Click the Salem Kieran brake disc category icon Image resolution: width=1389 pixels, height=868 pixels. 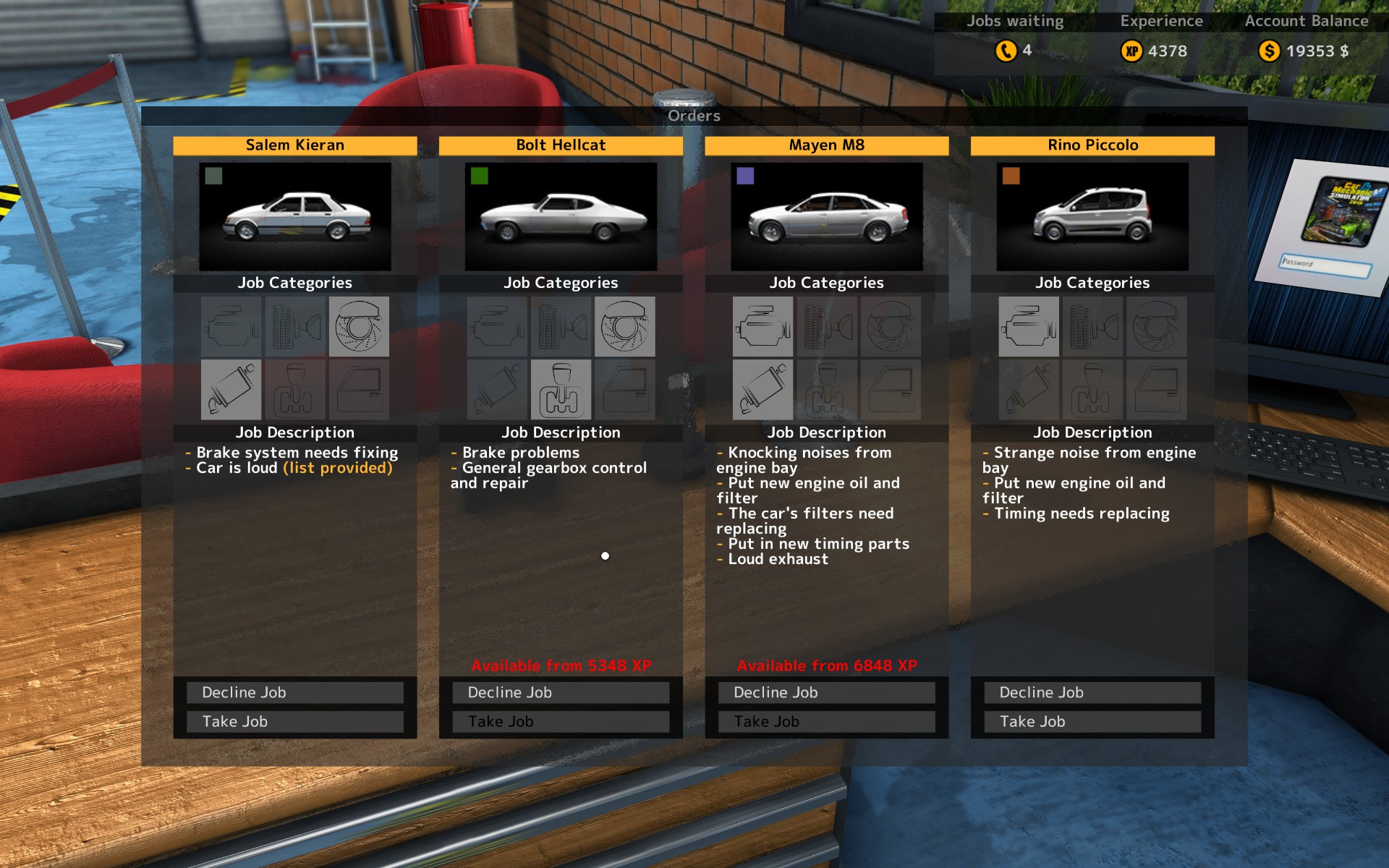coord(359,326)
